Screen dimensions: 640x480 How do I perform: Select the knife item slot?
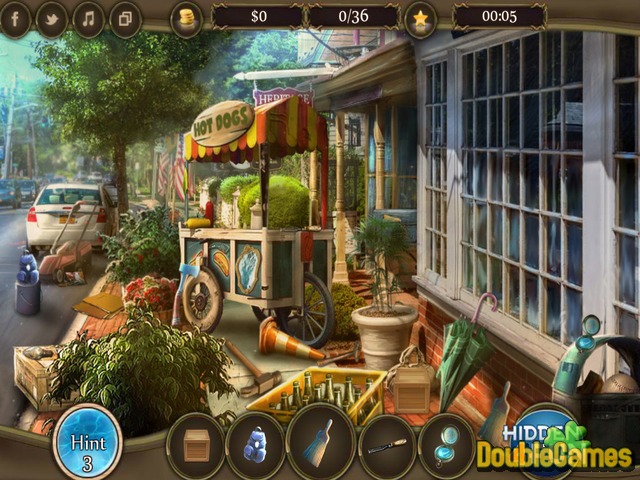coord(385,445)
